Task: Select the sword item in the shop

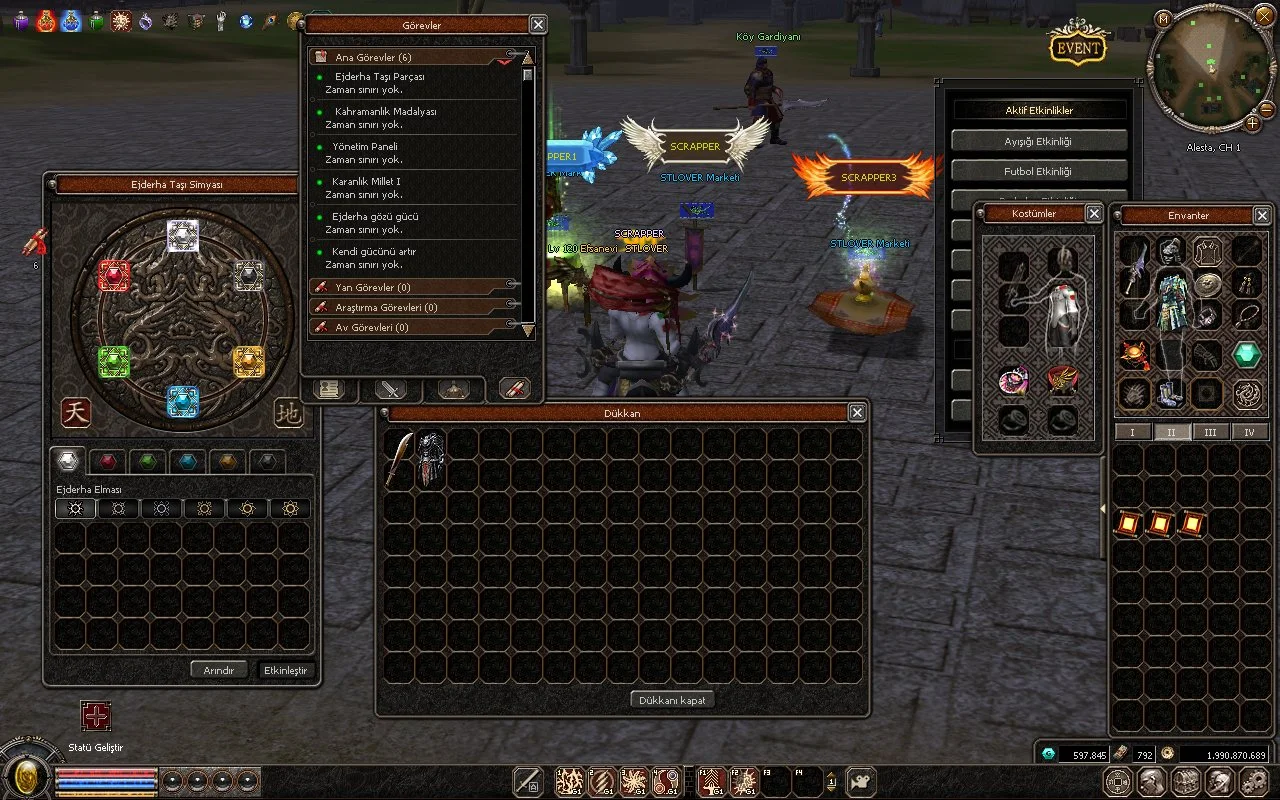Action: tap(400, 459)
